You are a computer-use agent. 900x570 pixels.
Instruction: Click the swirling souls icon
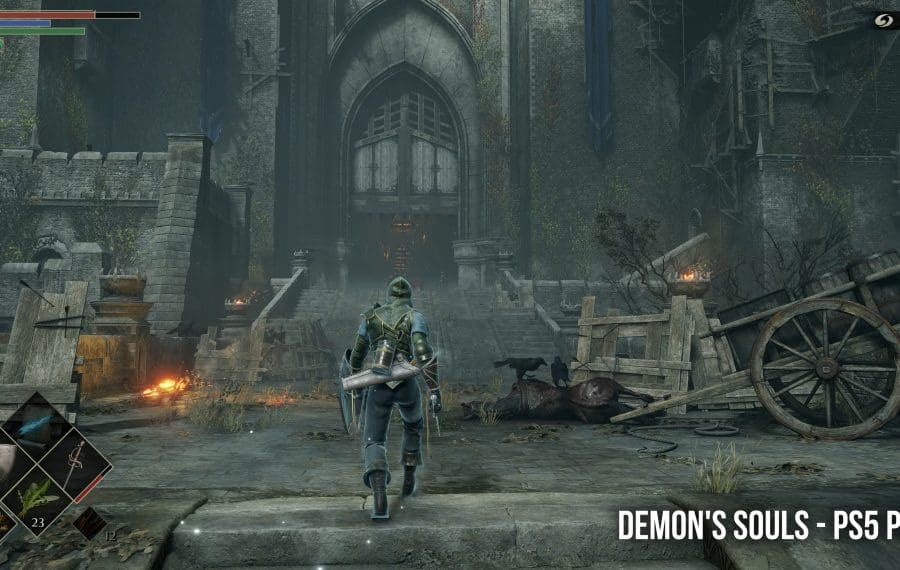tap(880, 19)
